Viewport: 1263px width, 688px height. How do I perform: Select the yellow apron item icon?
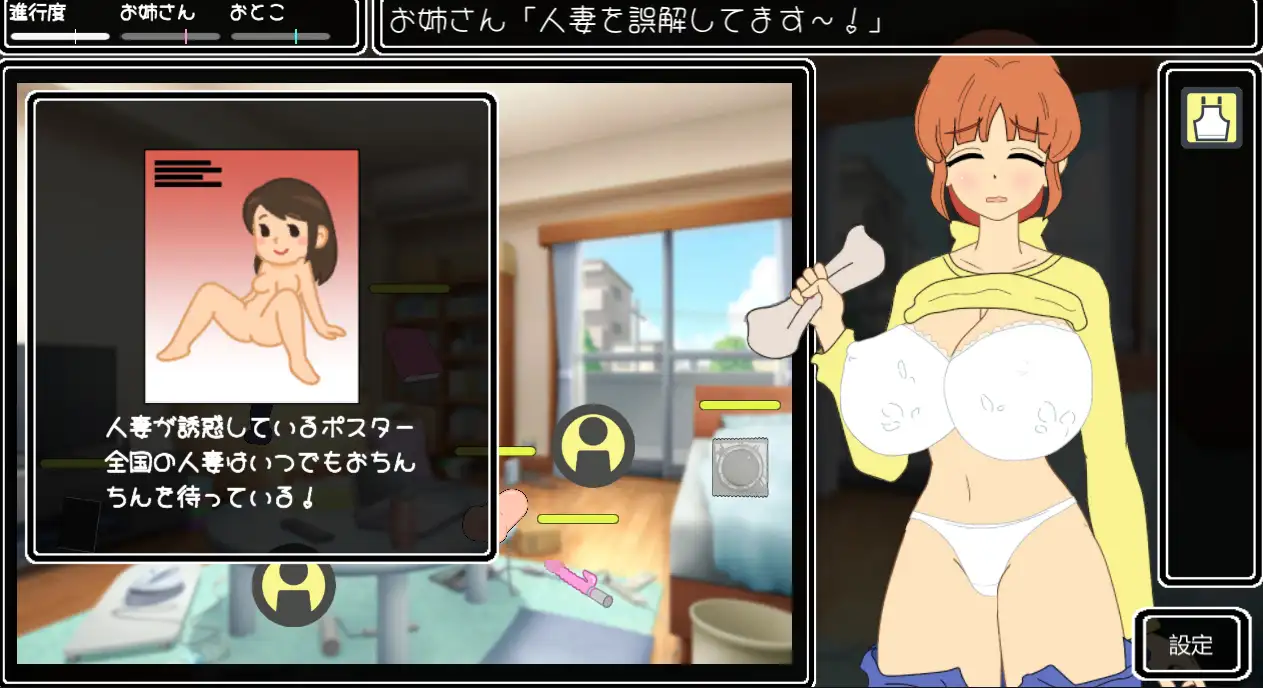tap(1211, 118)
